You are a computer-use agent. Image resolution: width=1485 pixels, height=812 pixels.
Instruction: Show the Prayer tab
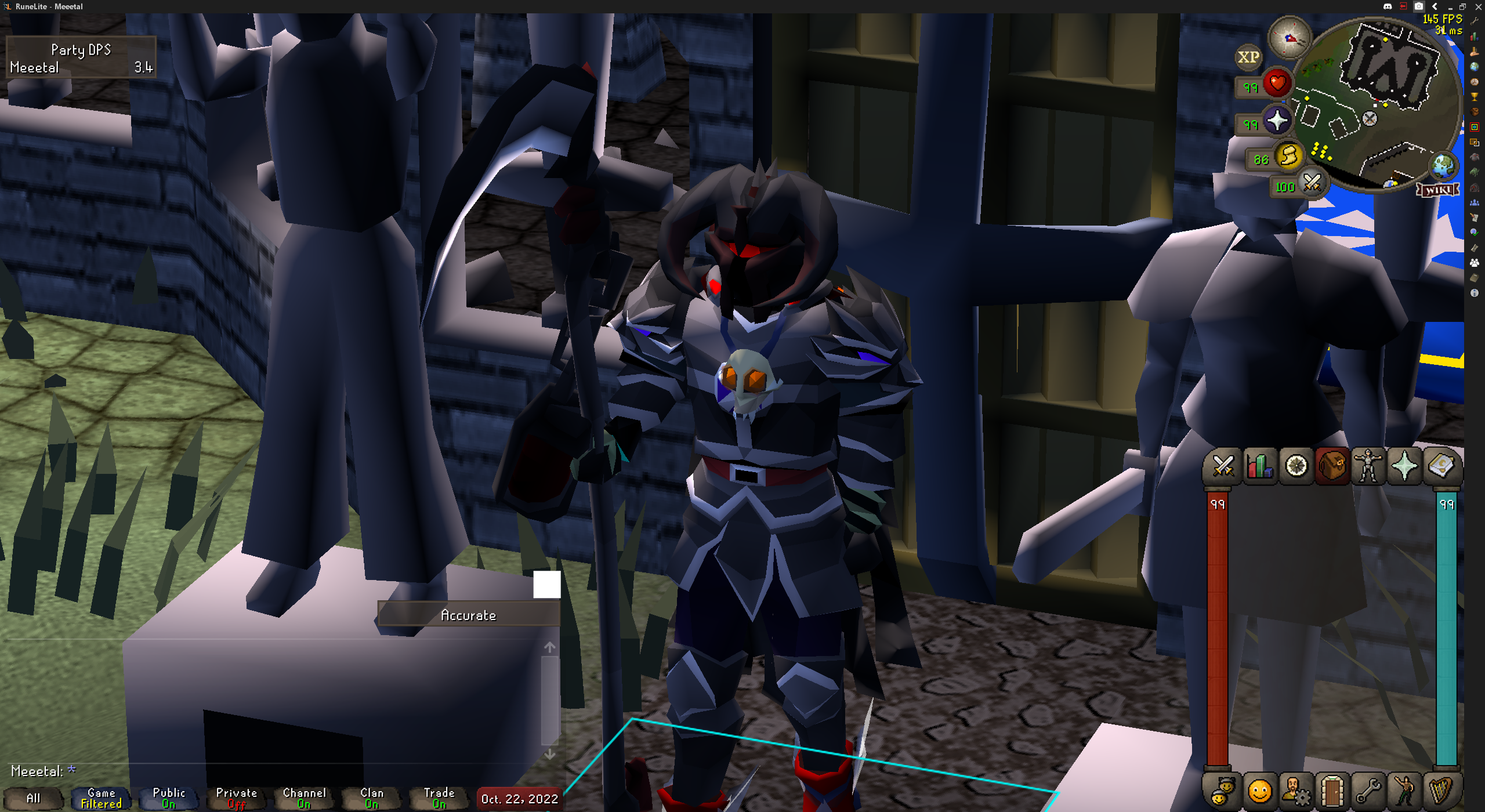tap(1404, 466)
